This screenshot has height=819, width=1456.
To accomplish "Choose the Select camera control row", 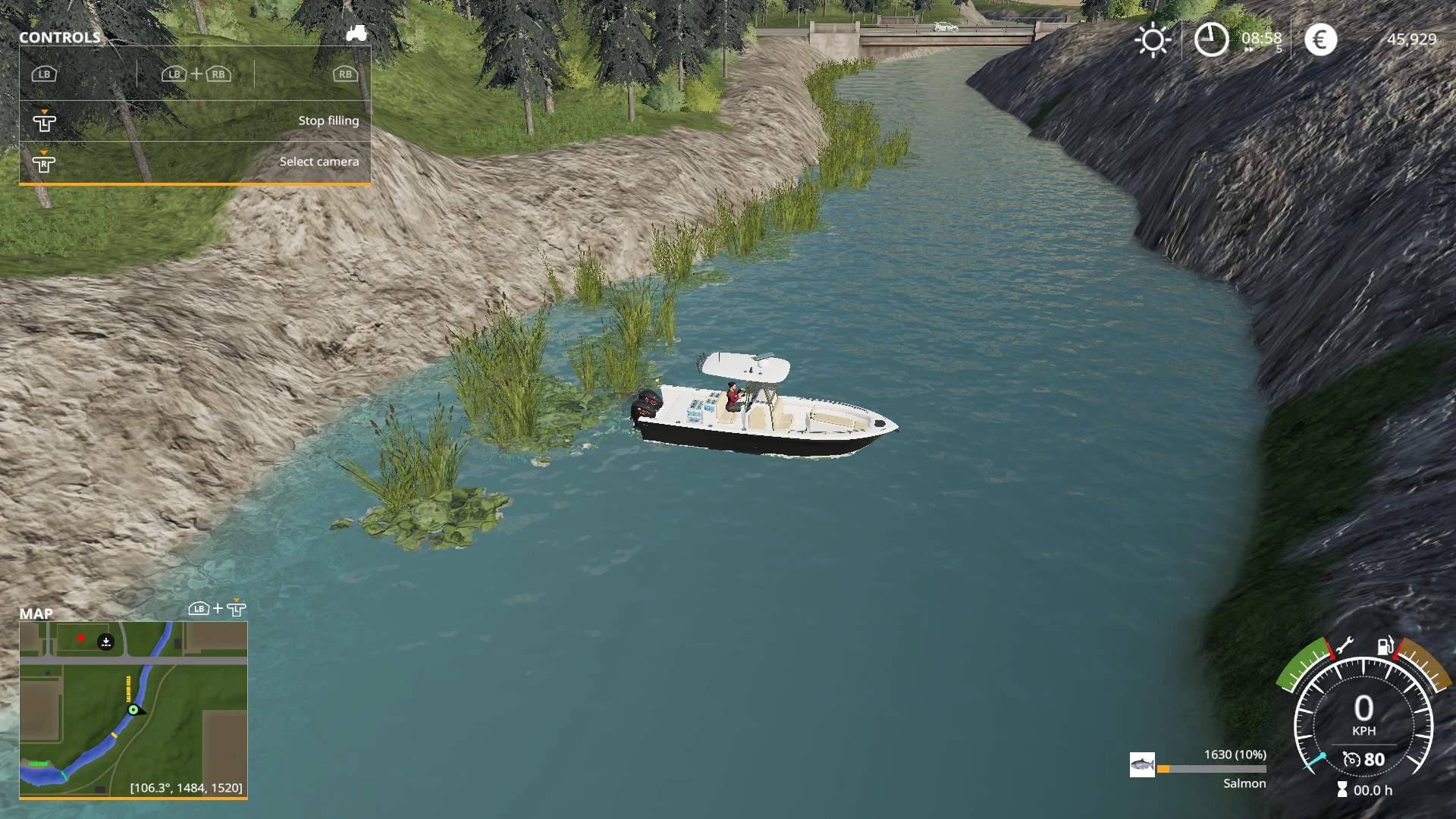I will (195, 162).
